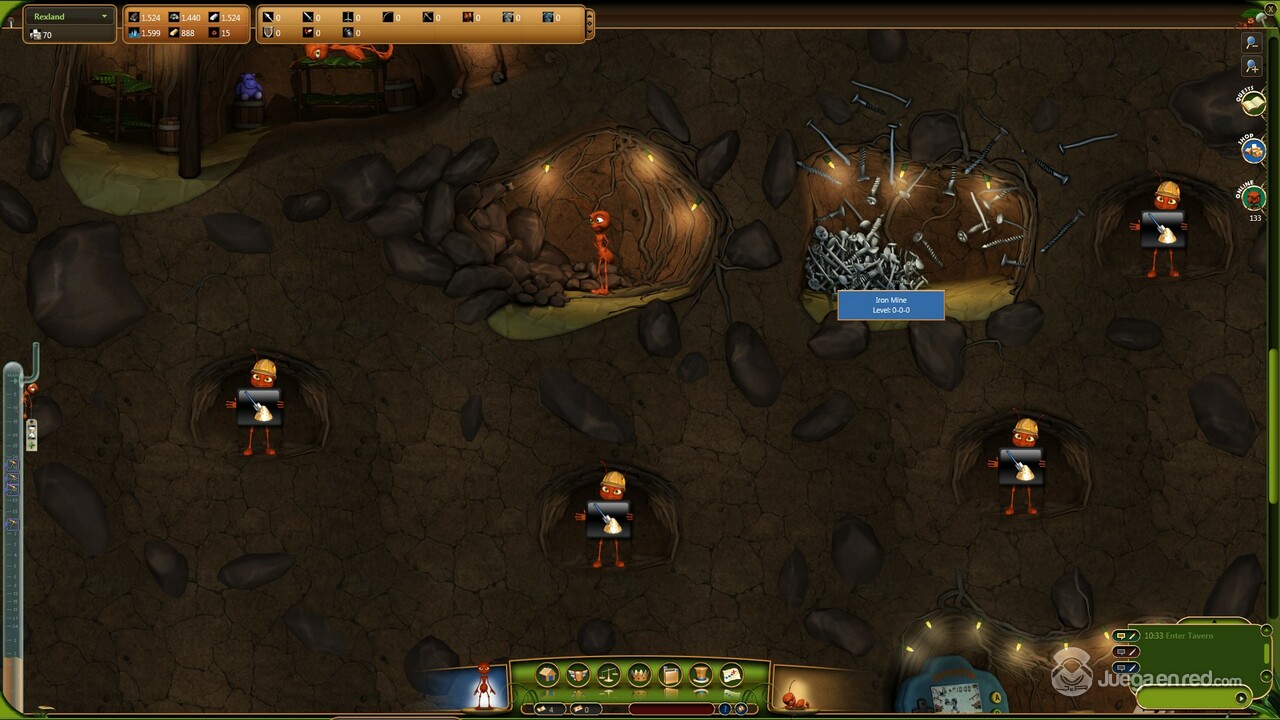
Task: Select the top hat icon
Action: pyautogui.click(x=701, y=676)
